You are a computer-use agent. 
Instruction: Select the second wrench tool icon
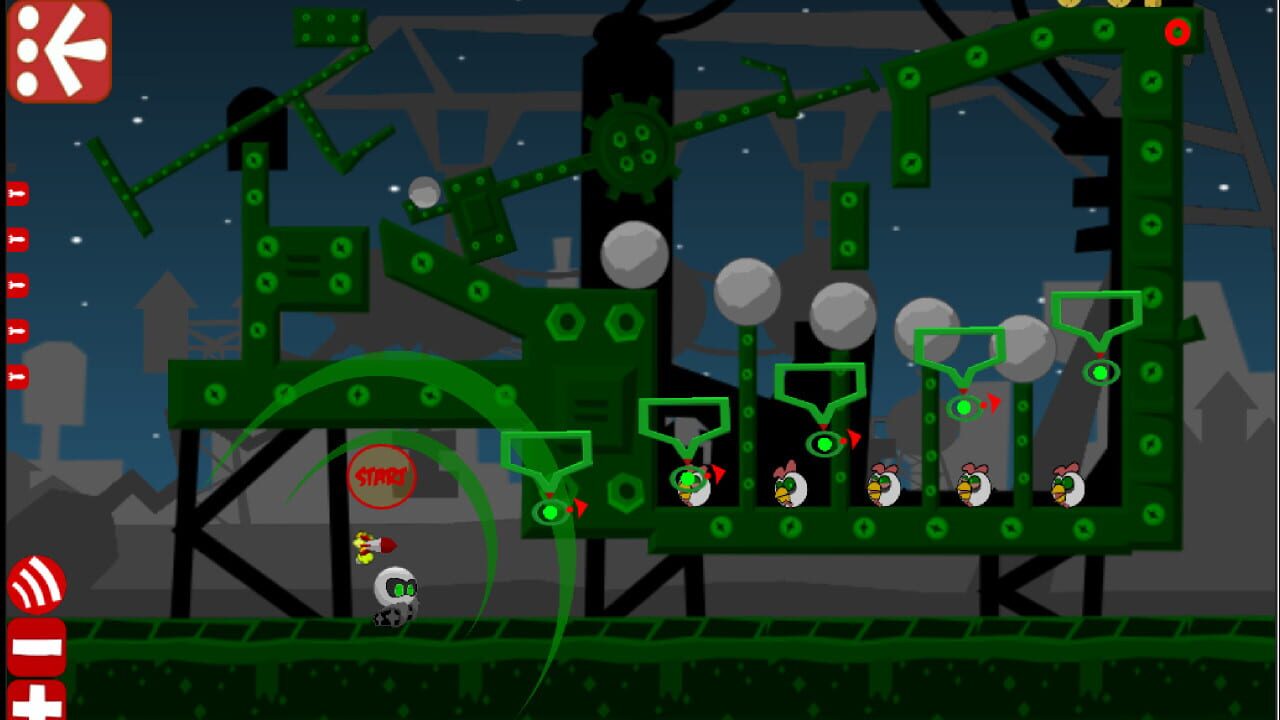pos(18,238)
